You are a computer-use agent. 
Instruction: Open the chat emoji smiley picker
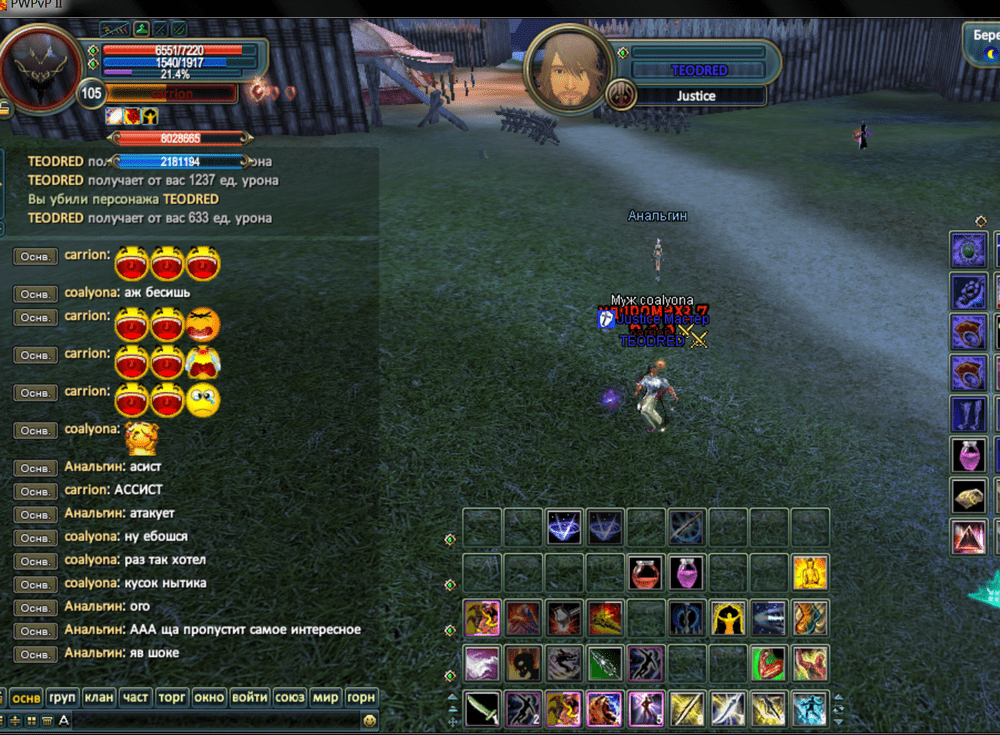(x=370, y=720)
